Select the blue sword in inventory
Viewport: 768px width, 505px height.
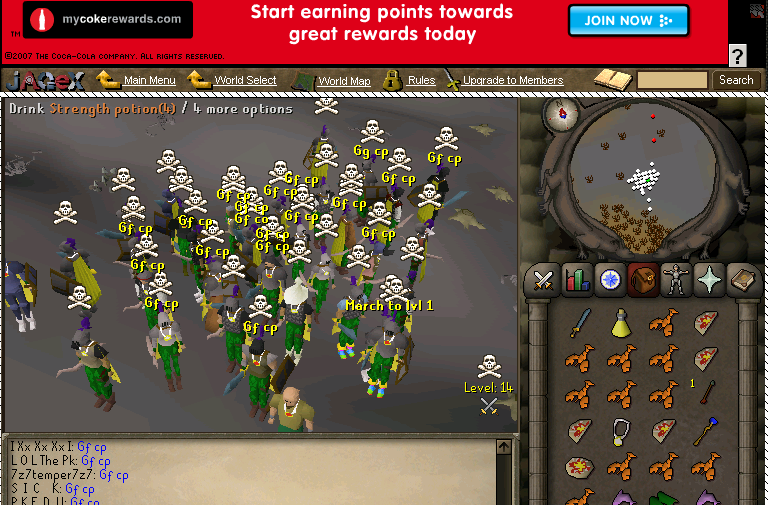pos(580,322)
